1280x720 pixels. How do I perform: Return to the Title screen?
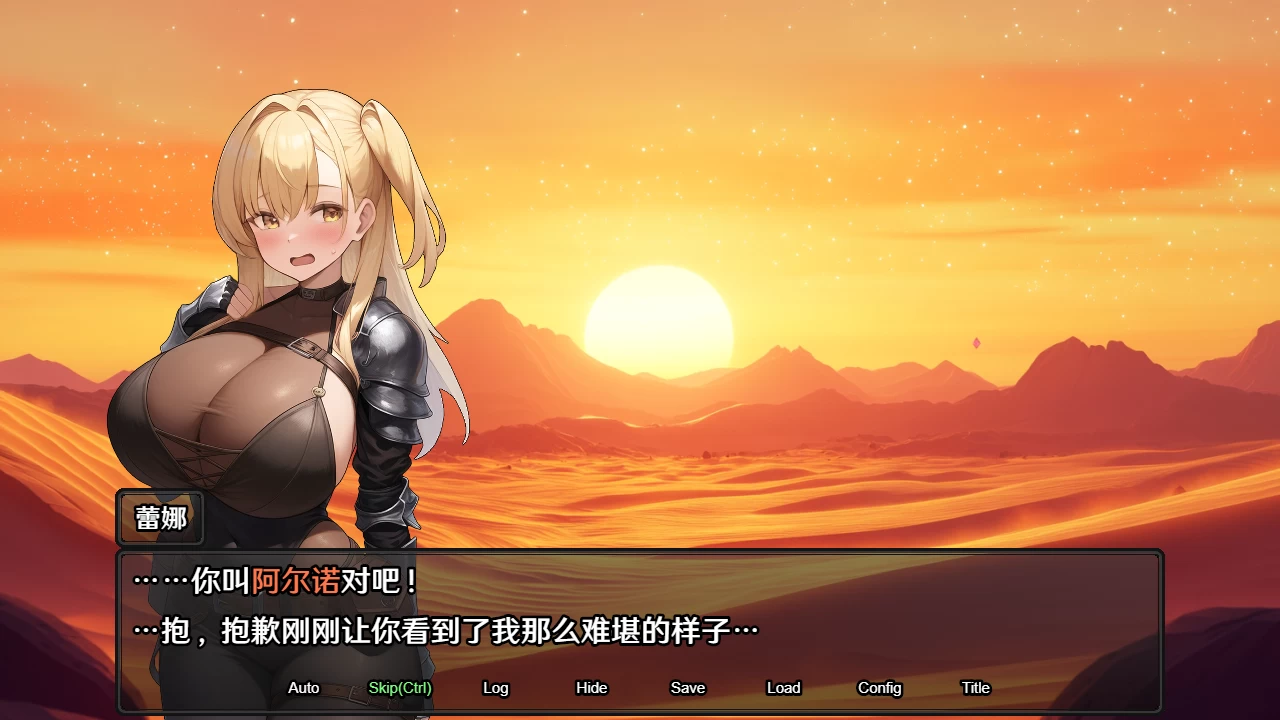(x=974, y=688)
